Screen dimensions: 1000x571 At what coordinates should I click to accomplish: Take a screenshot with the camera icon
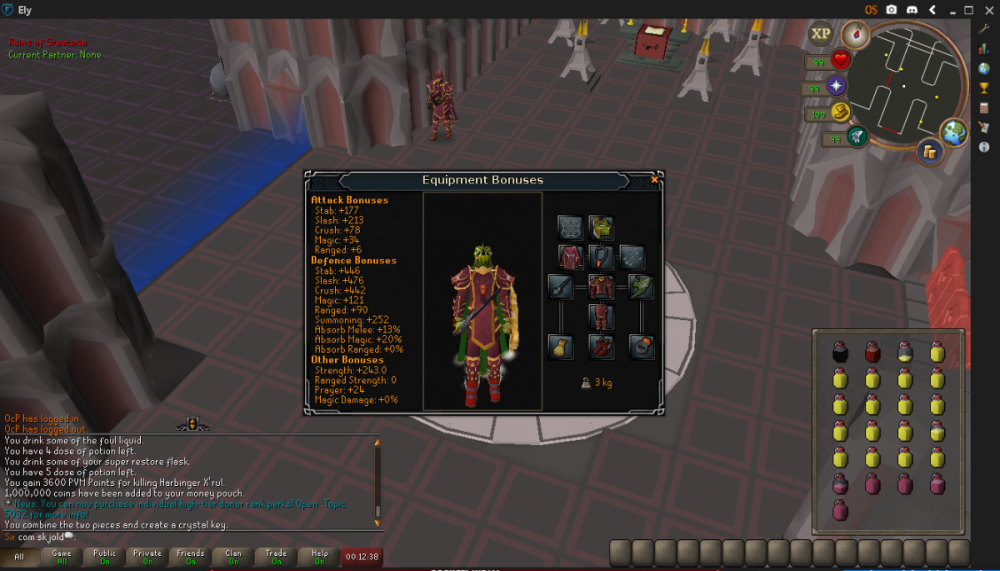coord(890,9)
